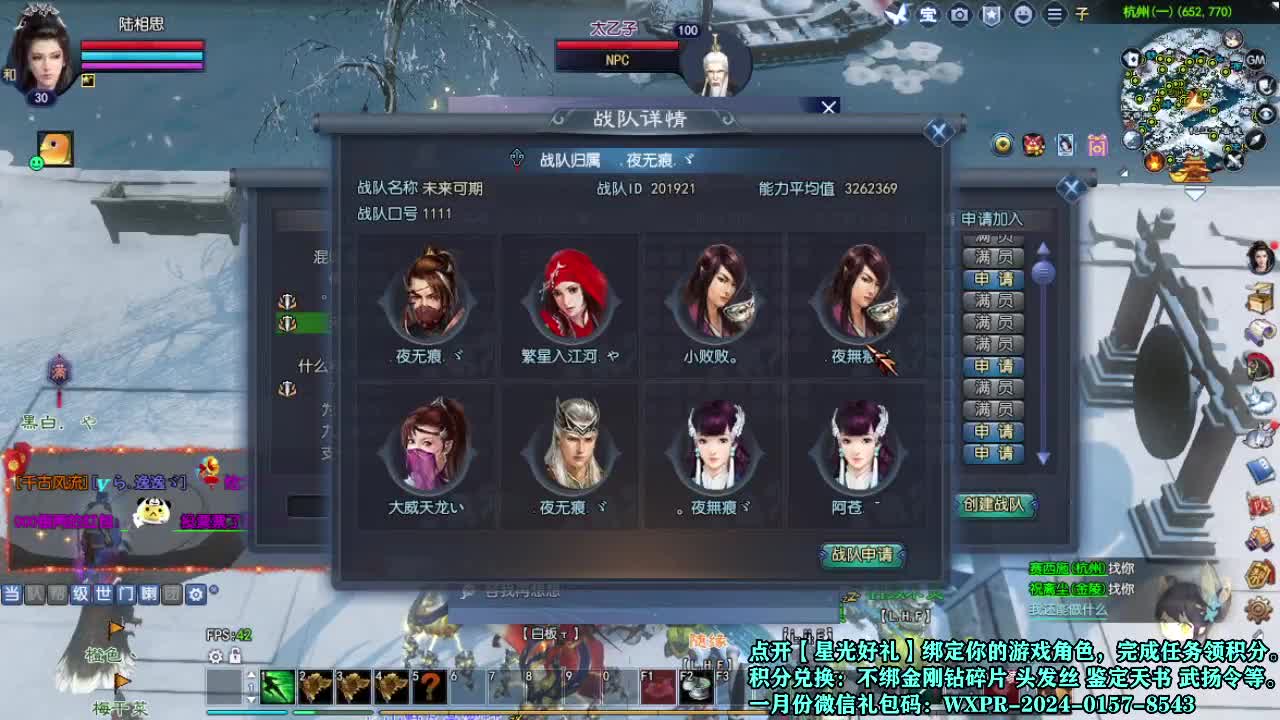
Task: Switch to the 队 chat channel tab
Action: (35, 594)
